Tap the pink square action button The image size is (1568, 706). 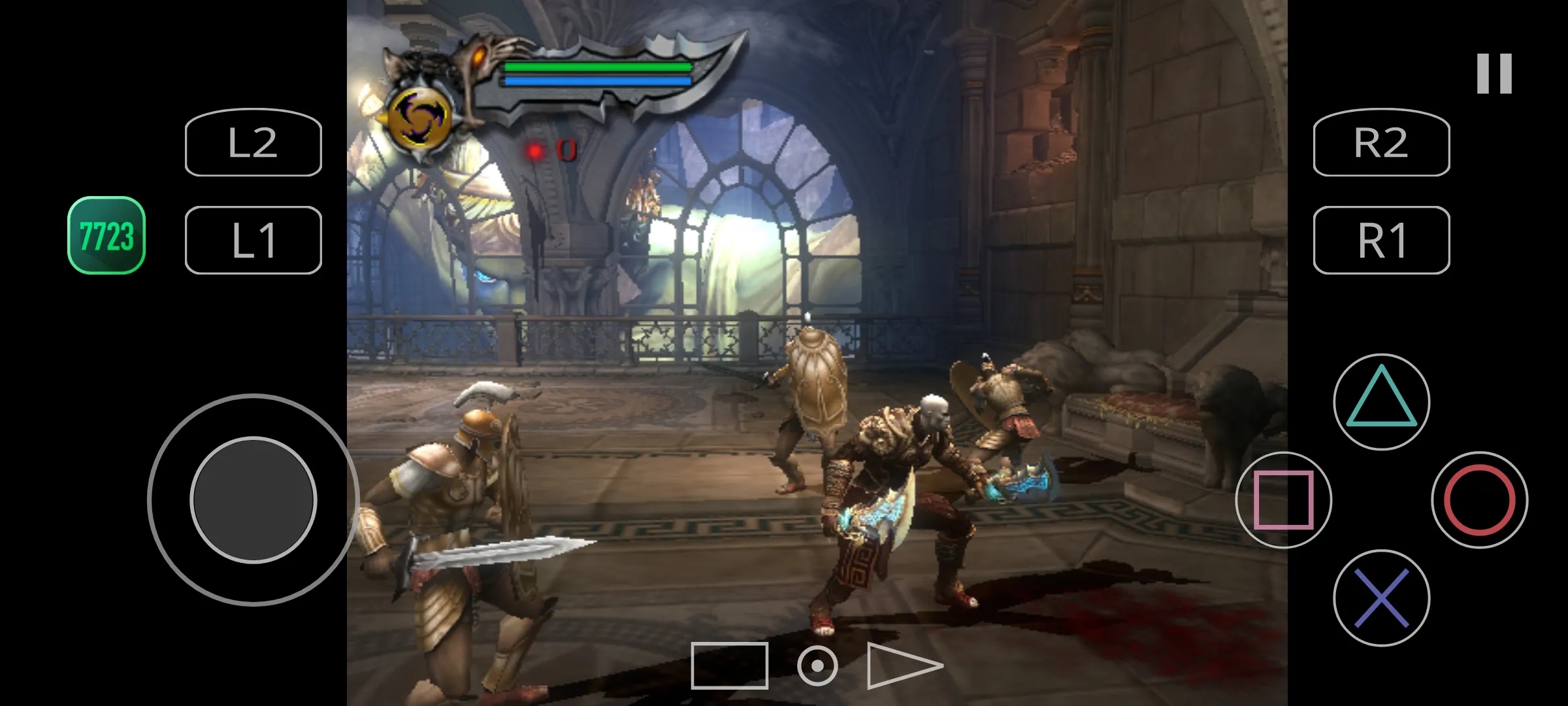1283,499
